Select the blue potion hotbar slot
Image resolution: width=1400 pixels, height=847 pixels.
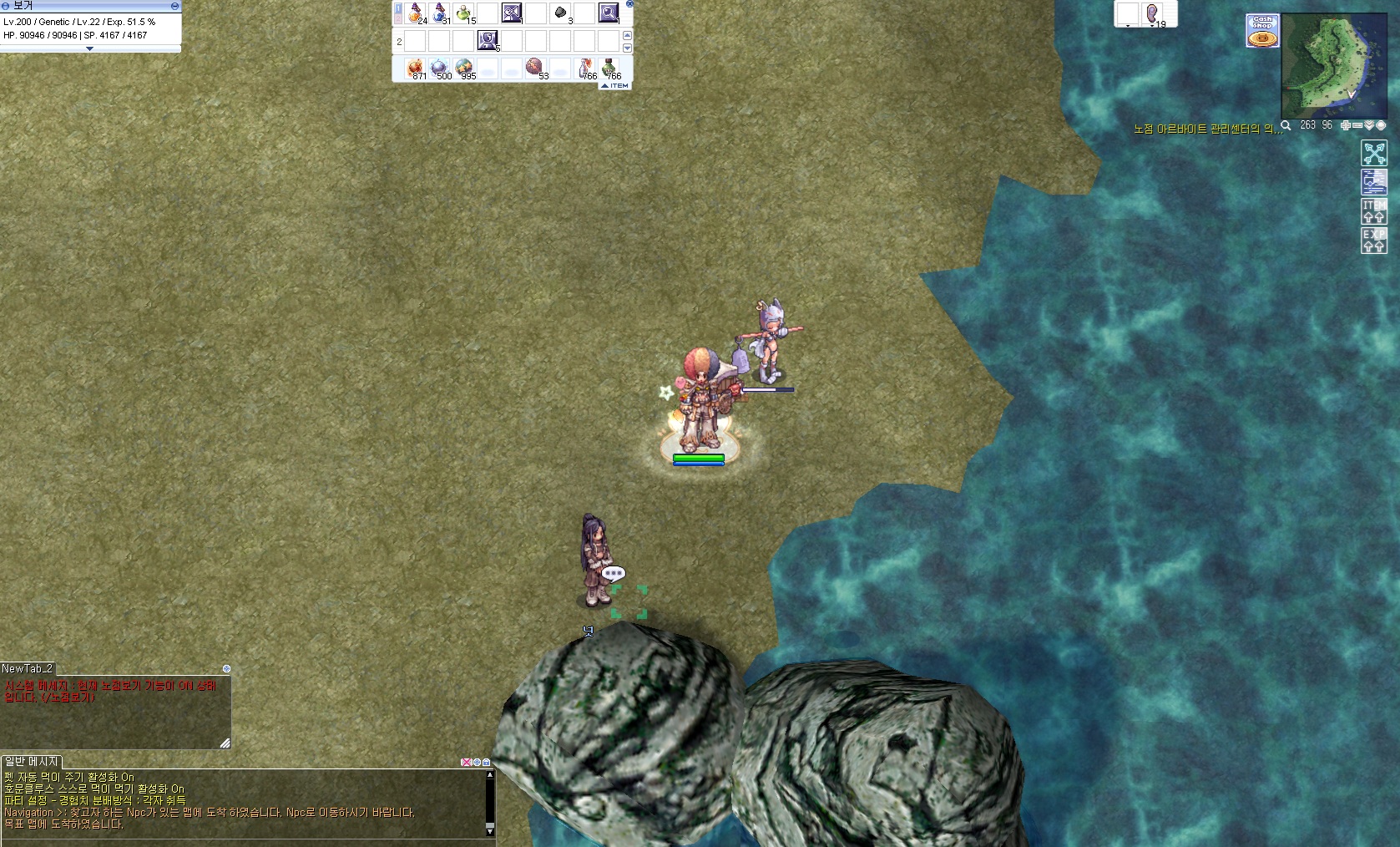pyautogui.click(x=440, y=13)
